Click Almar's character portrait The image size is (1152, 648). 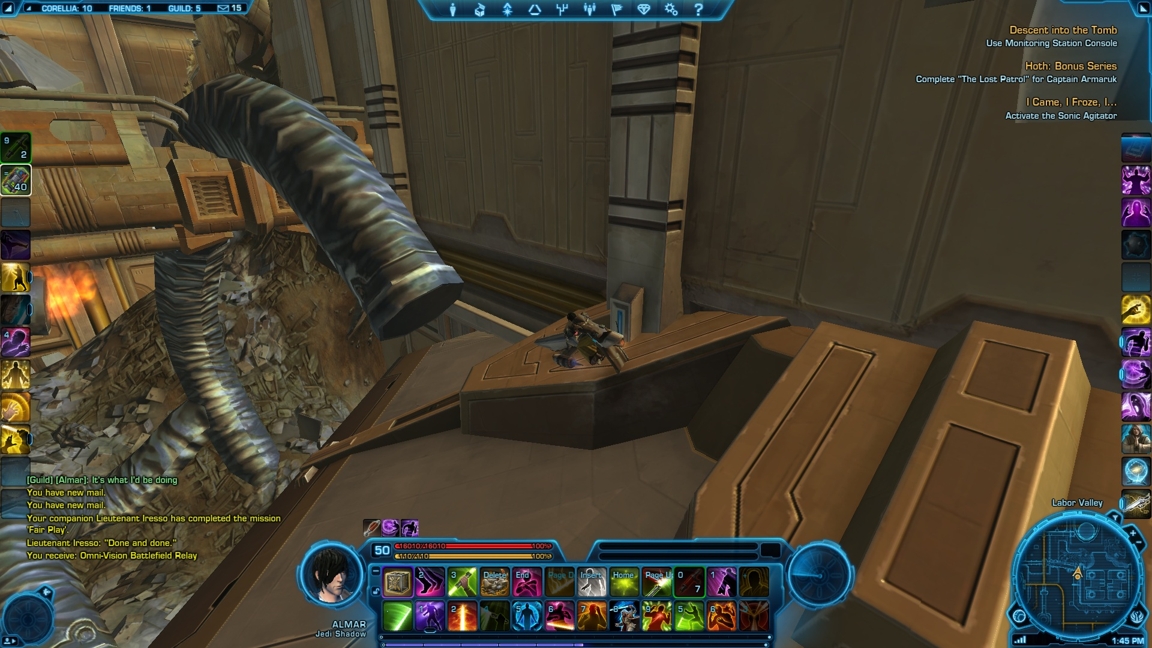(332, 574)
